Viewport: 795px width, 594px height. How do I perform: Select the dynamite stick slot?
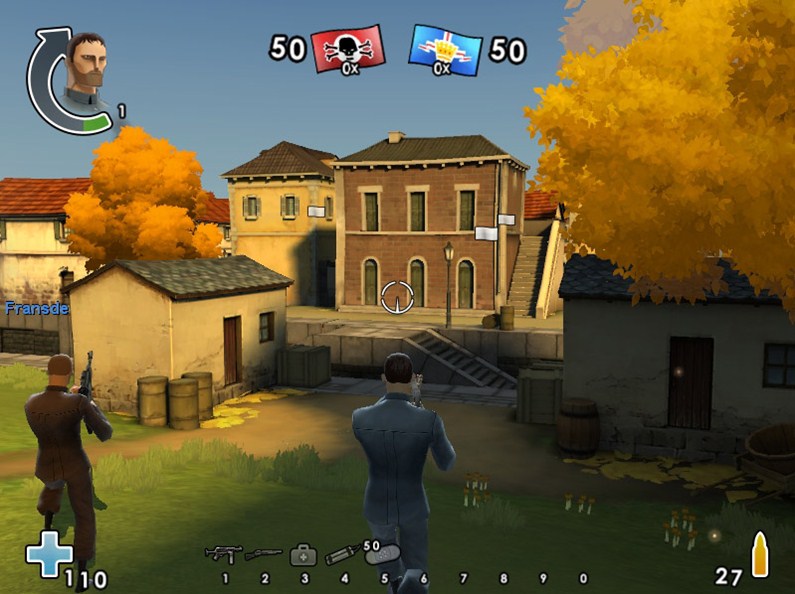[342, 554]
